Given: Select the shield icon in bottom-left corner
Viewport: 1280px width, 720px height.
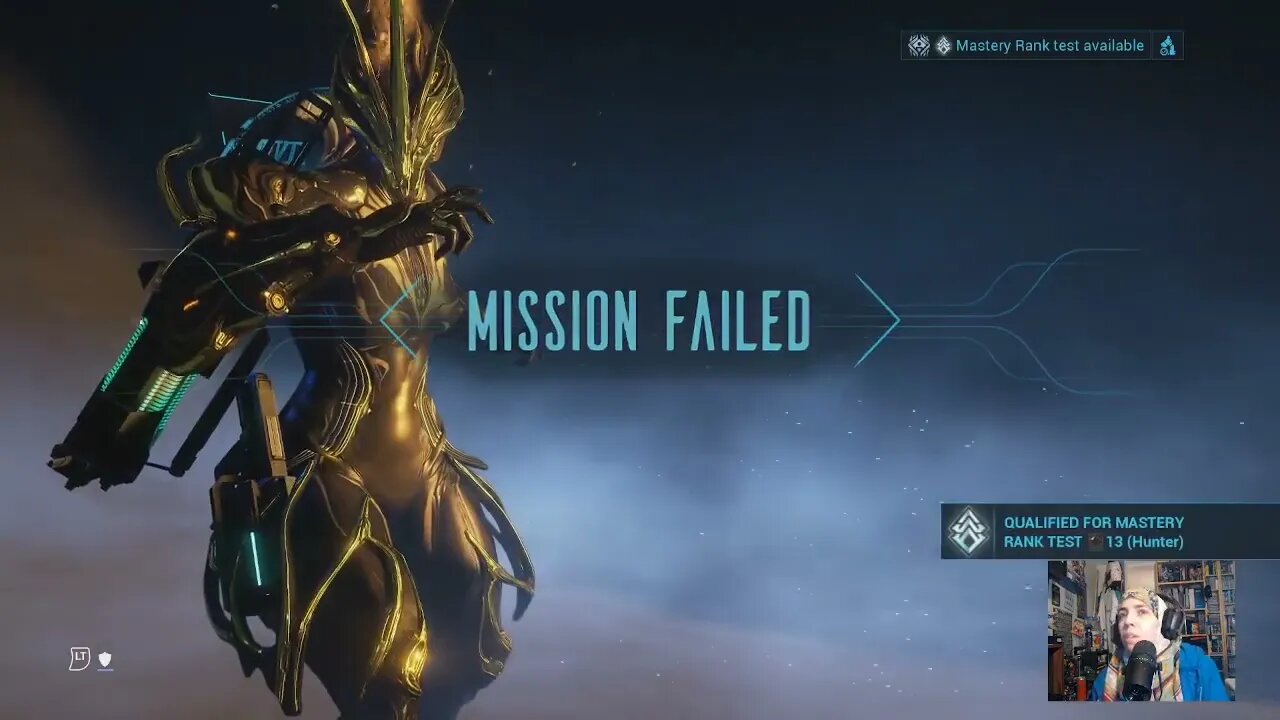Looking at the screenshot, I should pos(107,658).
